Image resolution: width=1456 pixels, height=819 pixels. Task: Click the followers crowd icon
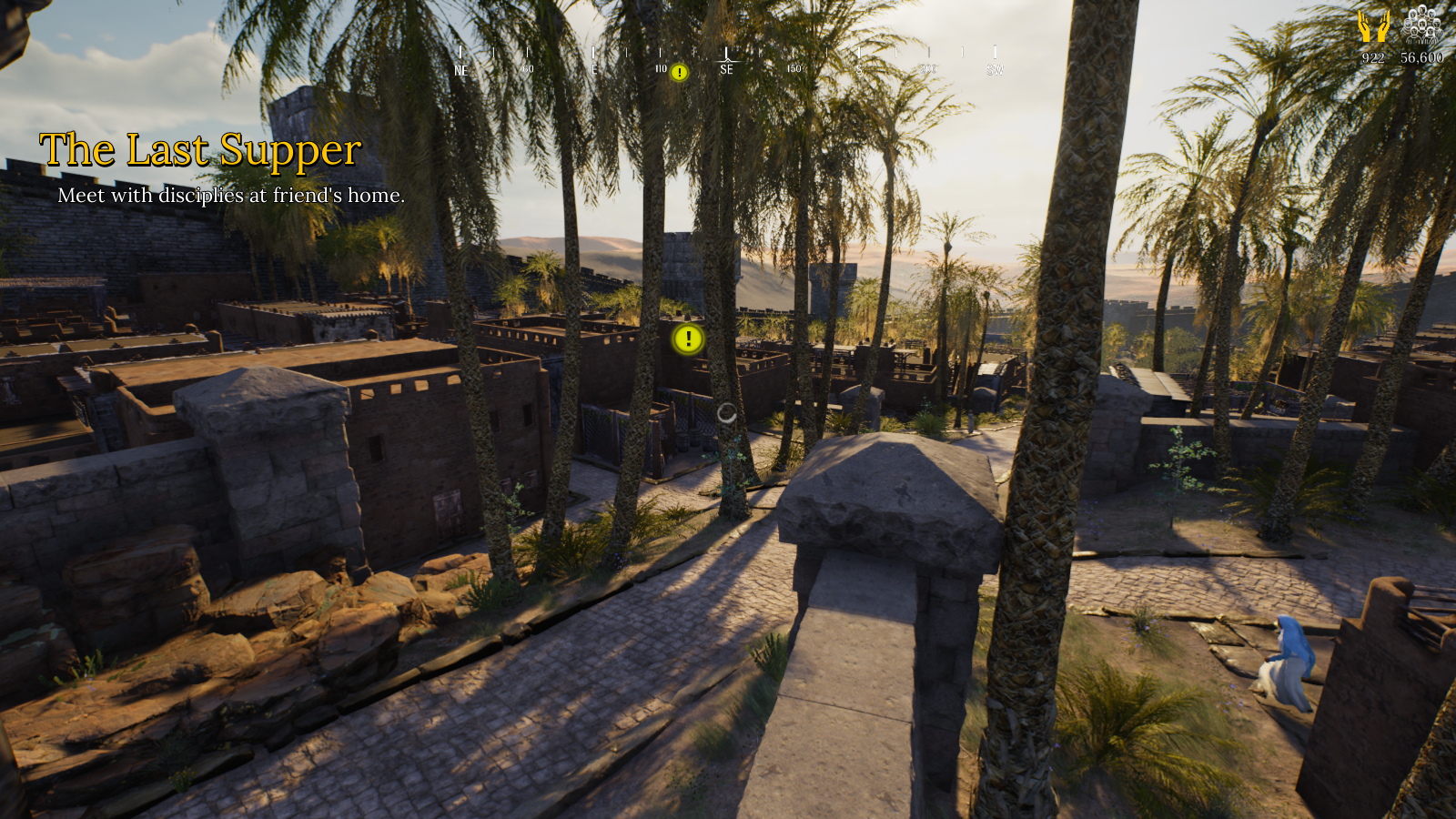click(x=1421, y=24)
